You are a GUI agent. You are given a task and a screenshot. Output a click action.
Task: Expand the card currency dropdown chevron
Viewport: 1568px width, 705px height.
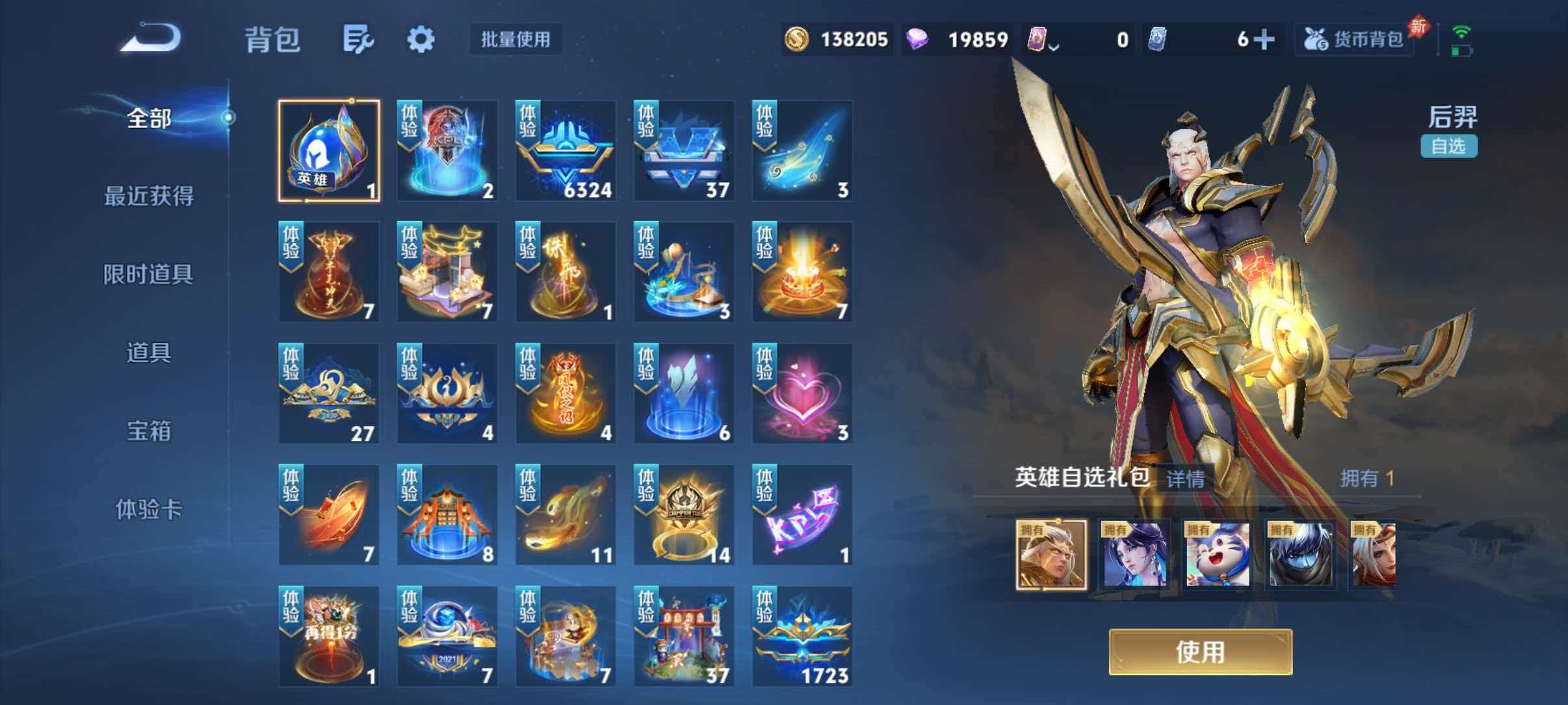[1053, 46]
